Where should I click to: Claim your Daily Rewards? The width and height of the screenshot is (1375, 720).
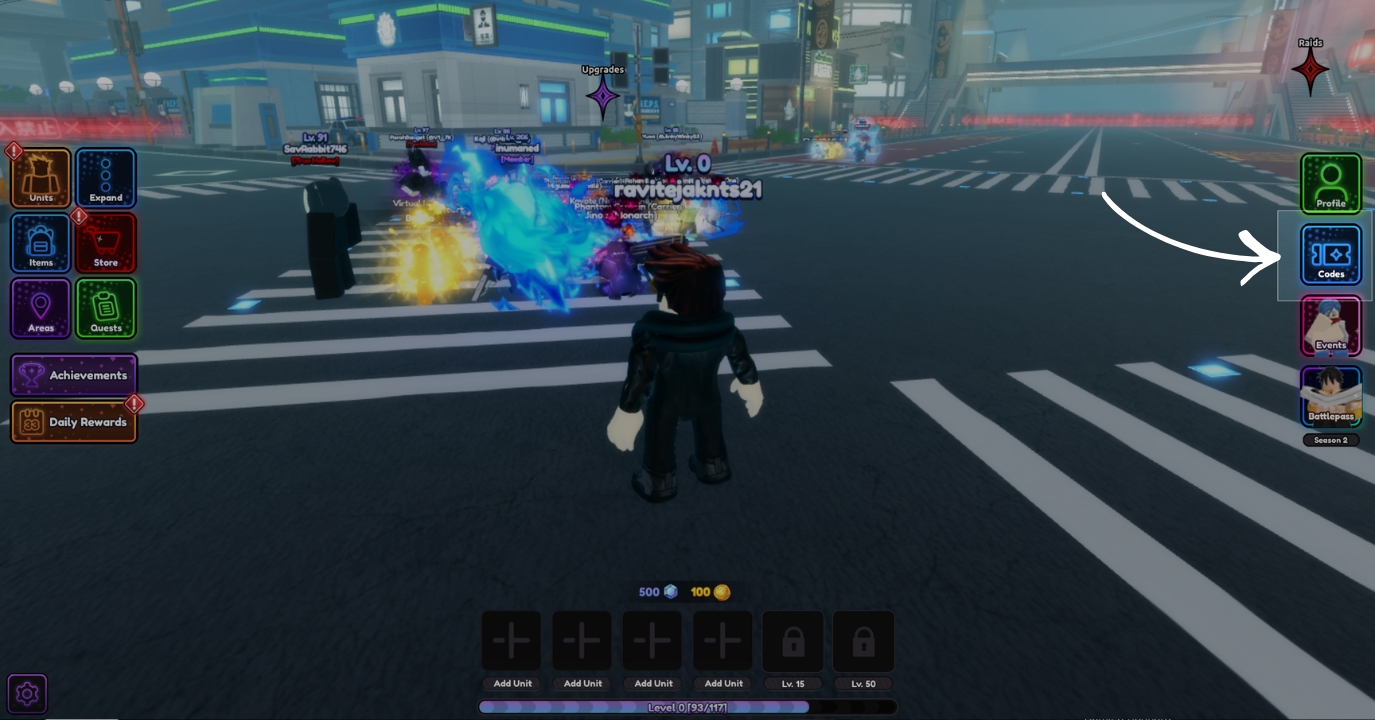point(74,422)
